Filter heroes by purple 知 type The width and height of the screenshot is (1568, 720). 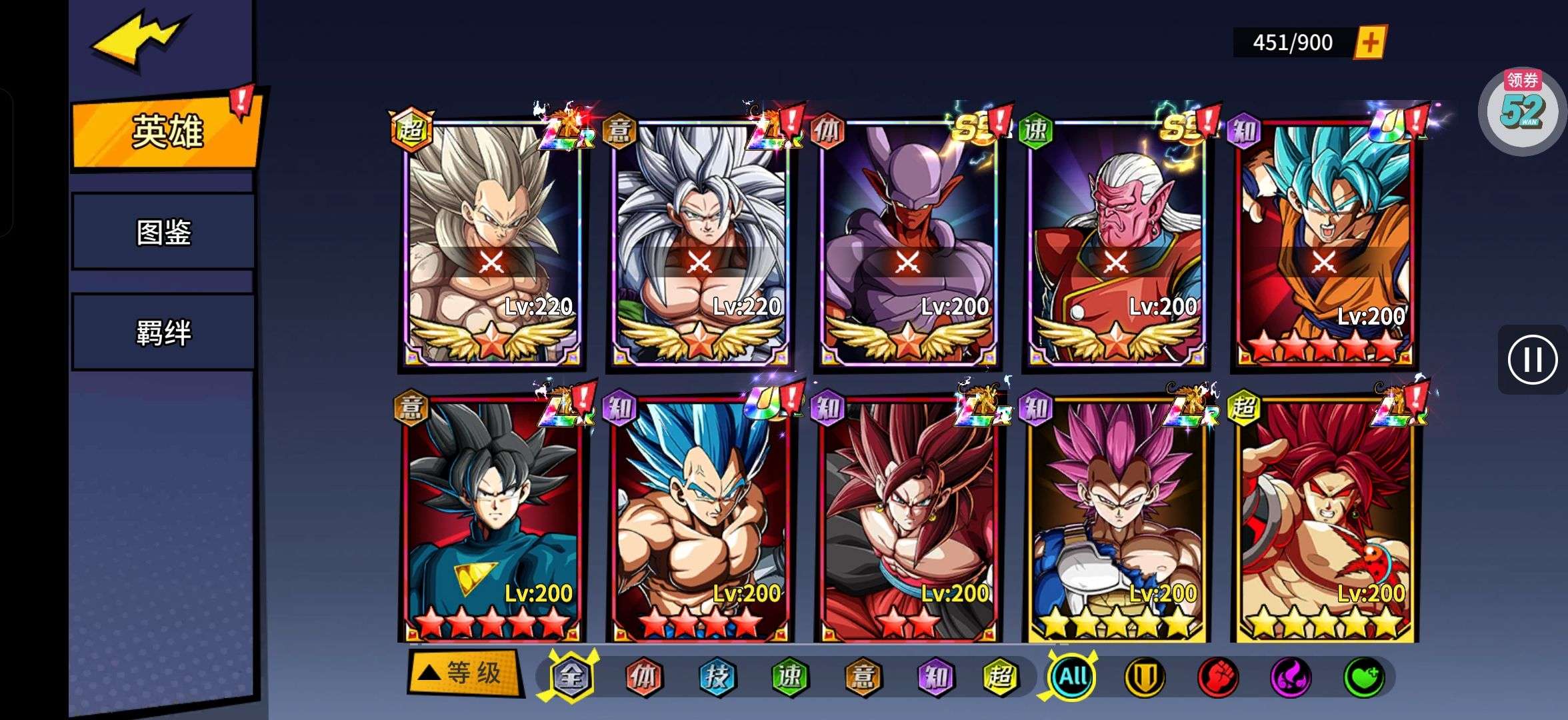coord(935,677)
